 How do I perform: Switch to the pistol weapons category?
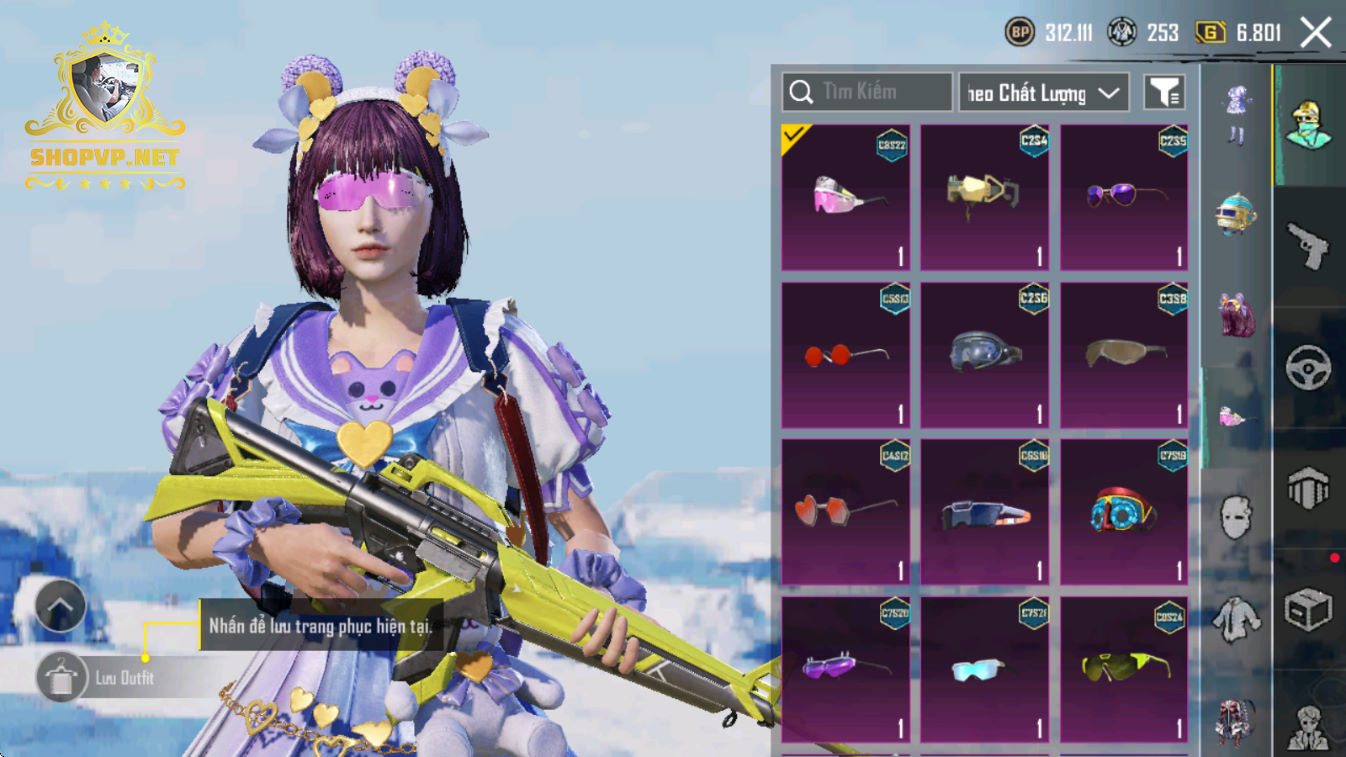click(1308, 246)
